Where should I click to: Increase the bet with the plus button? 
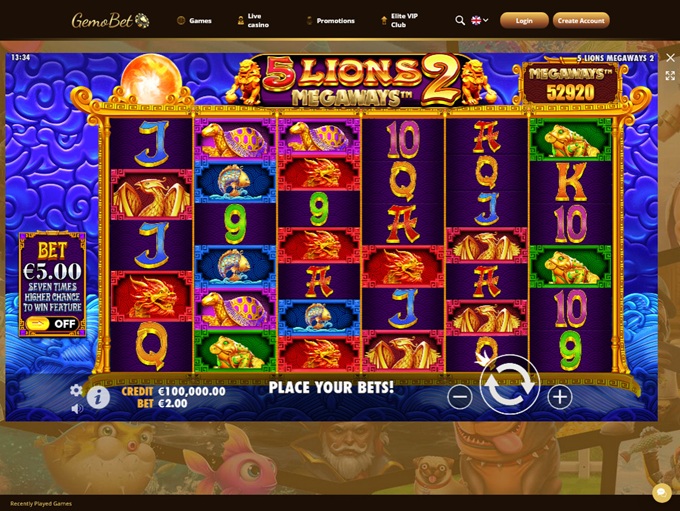(560, 397)
